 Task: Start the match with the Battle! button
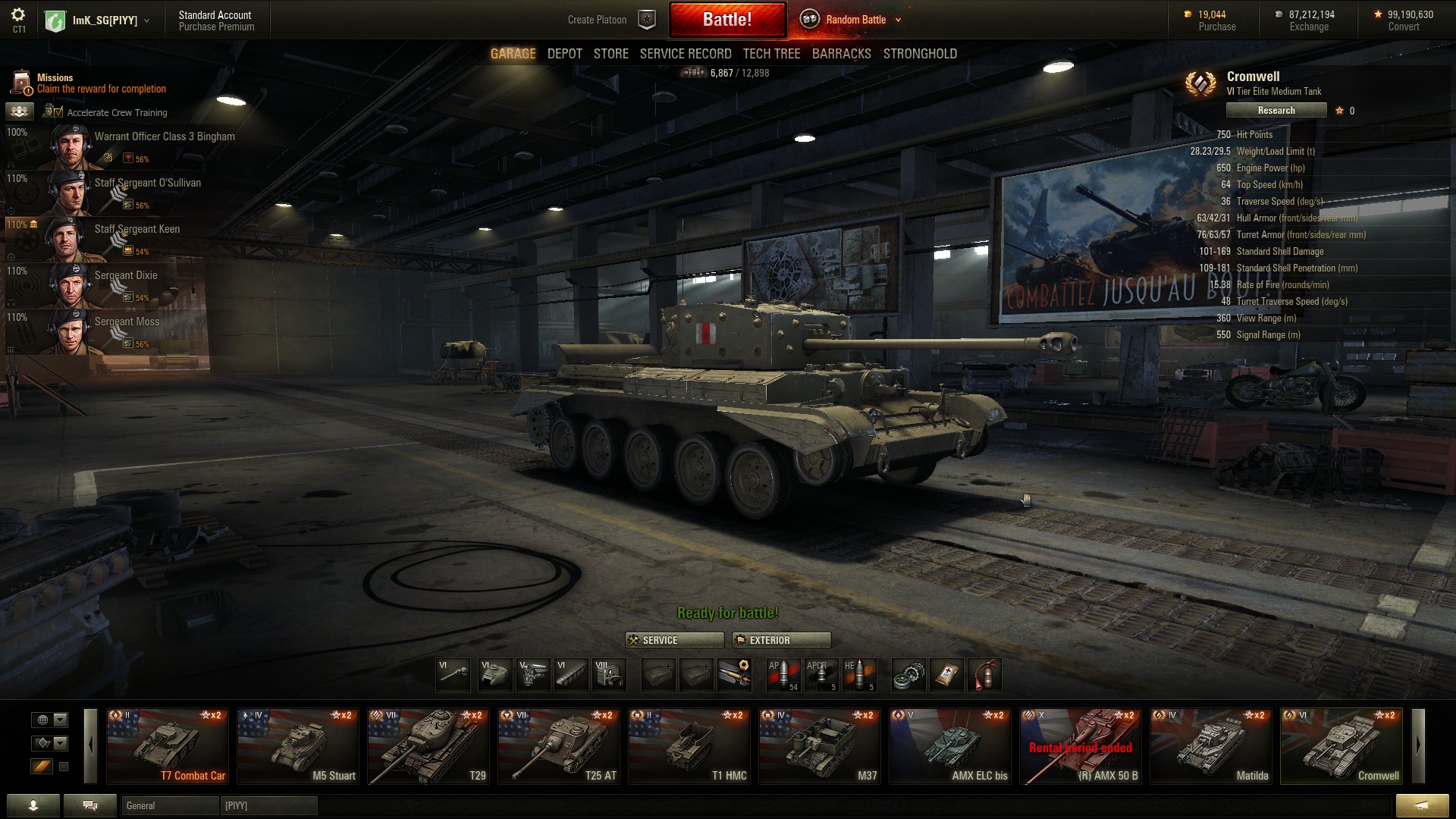[726, 20]
